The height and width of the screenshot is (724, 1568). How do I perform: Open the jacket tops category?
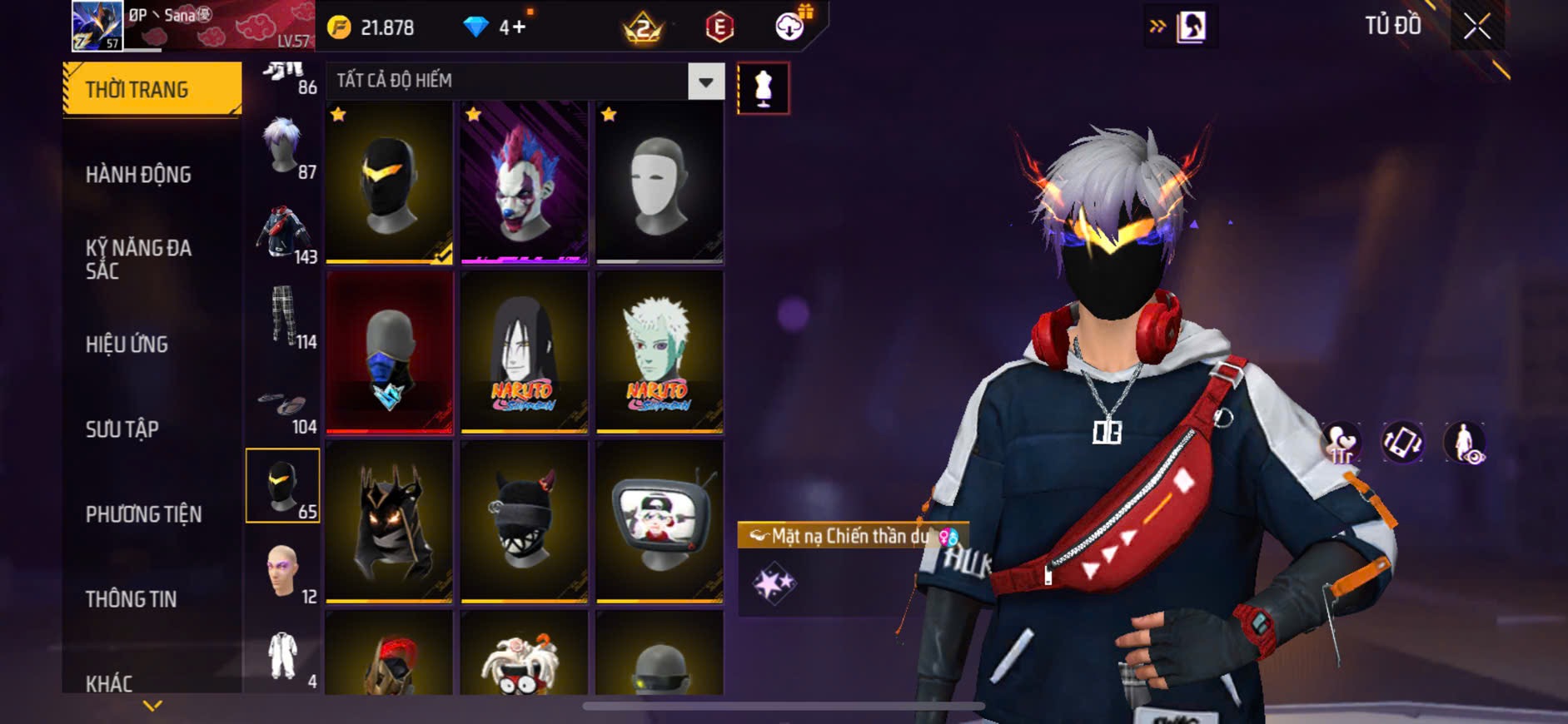pyautogui.click(x=283, y=235)
